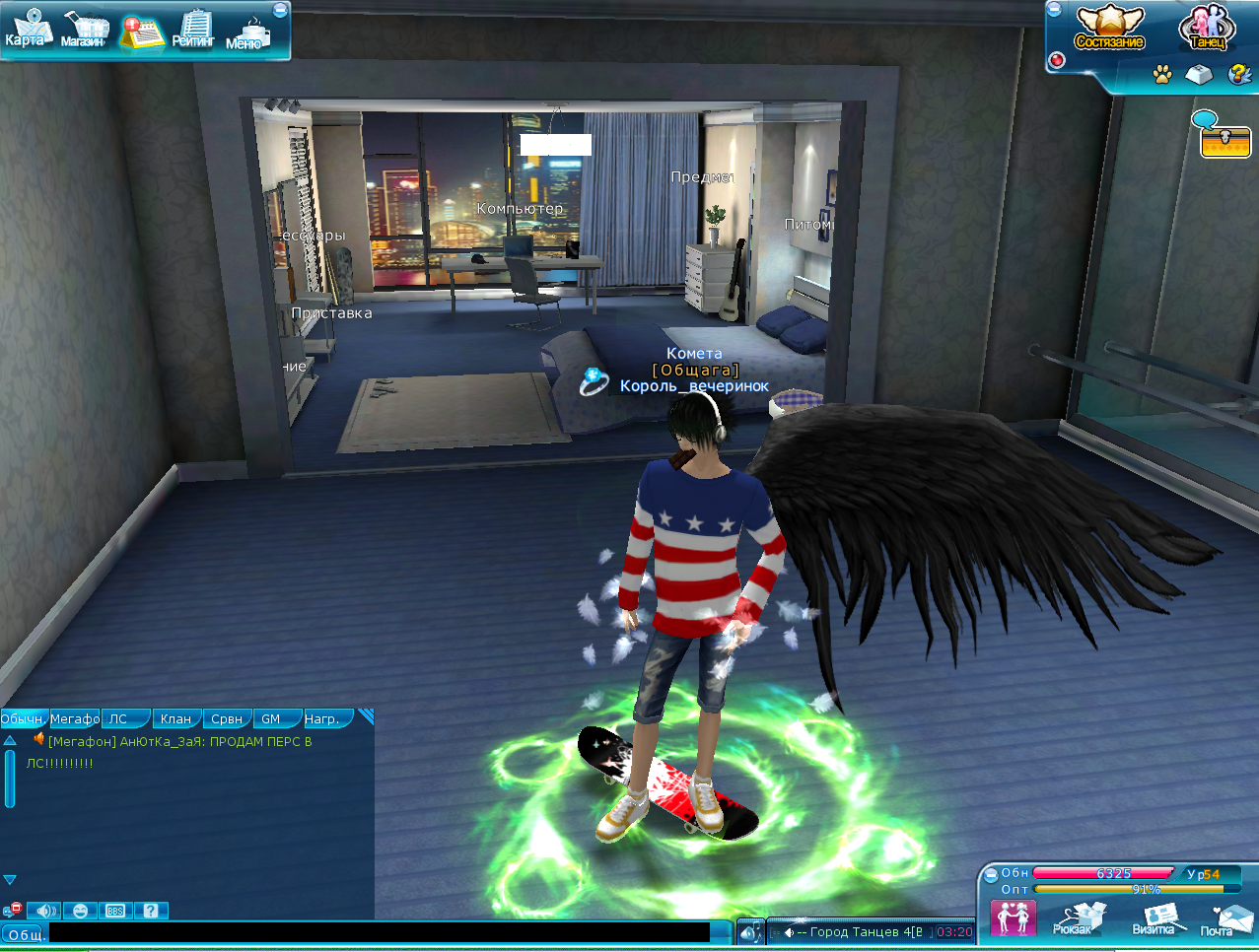1259x952 pixels.
Task: Open the Визитка profile card
Action: [x=1154, y=918]
